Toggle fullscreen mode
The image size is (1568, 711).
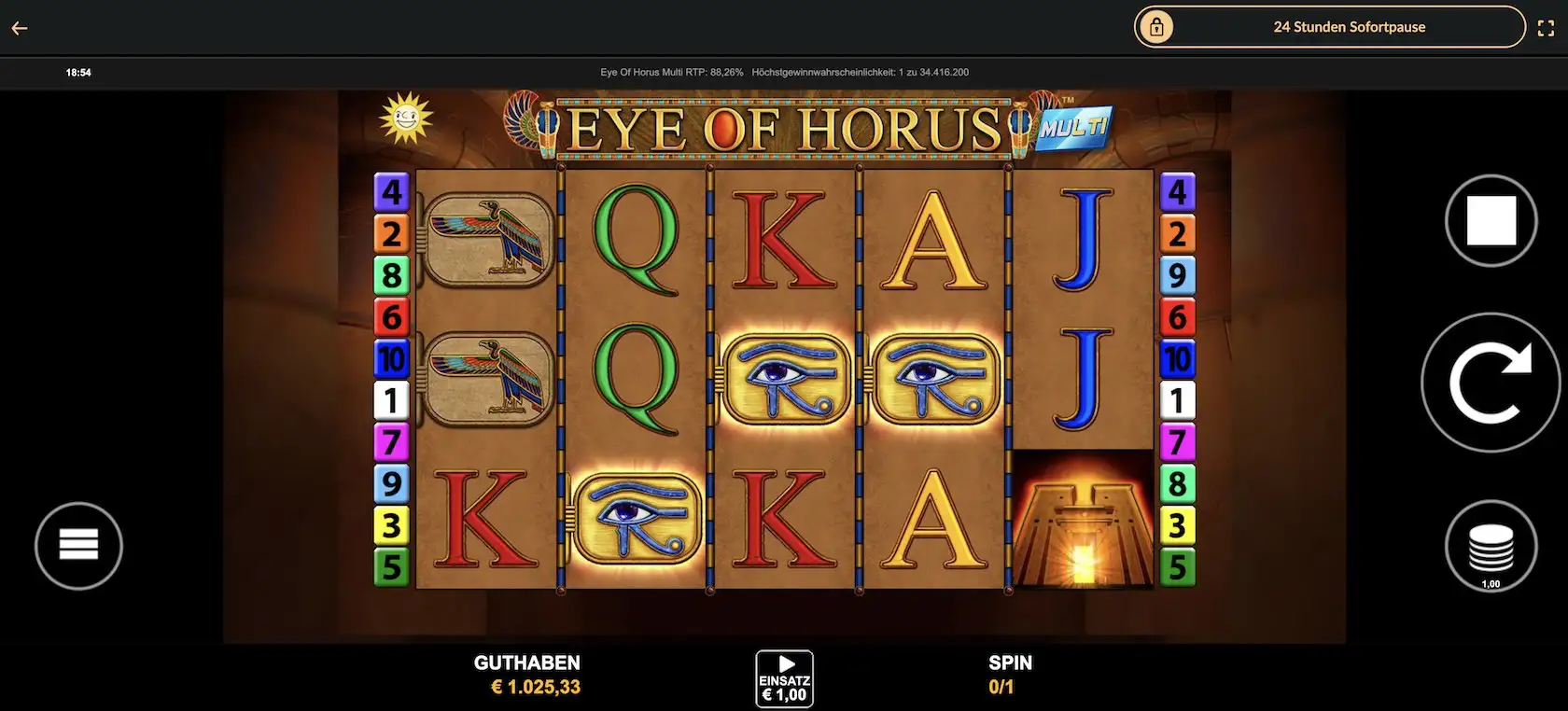point(1546,28)
